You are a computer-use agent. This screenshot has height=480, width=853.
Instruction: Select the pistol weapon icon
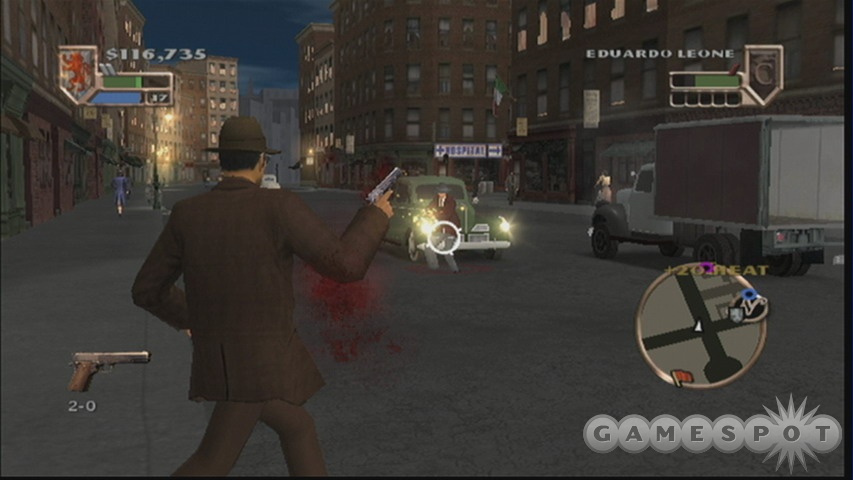point(107,367)
